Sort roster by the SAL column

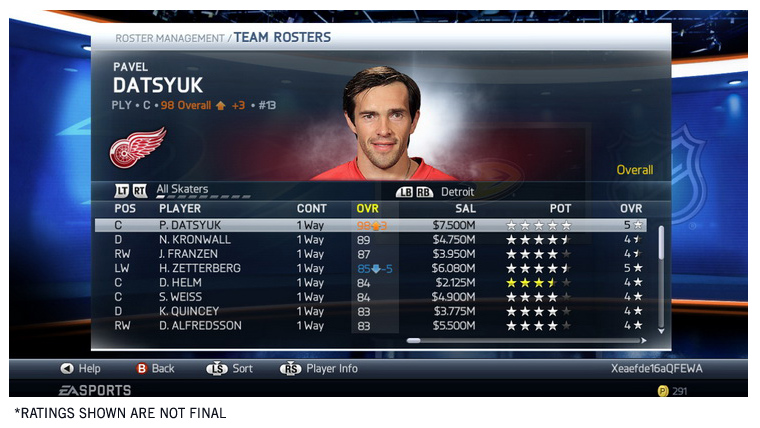(465, 208)
